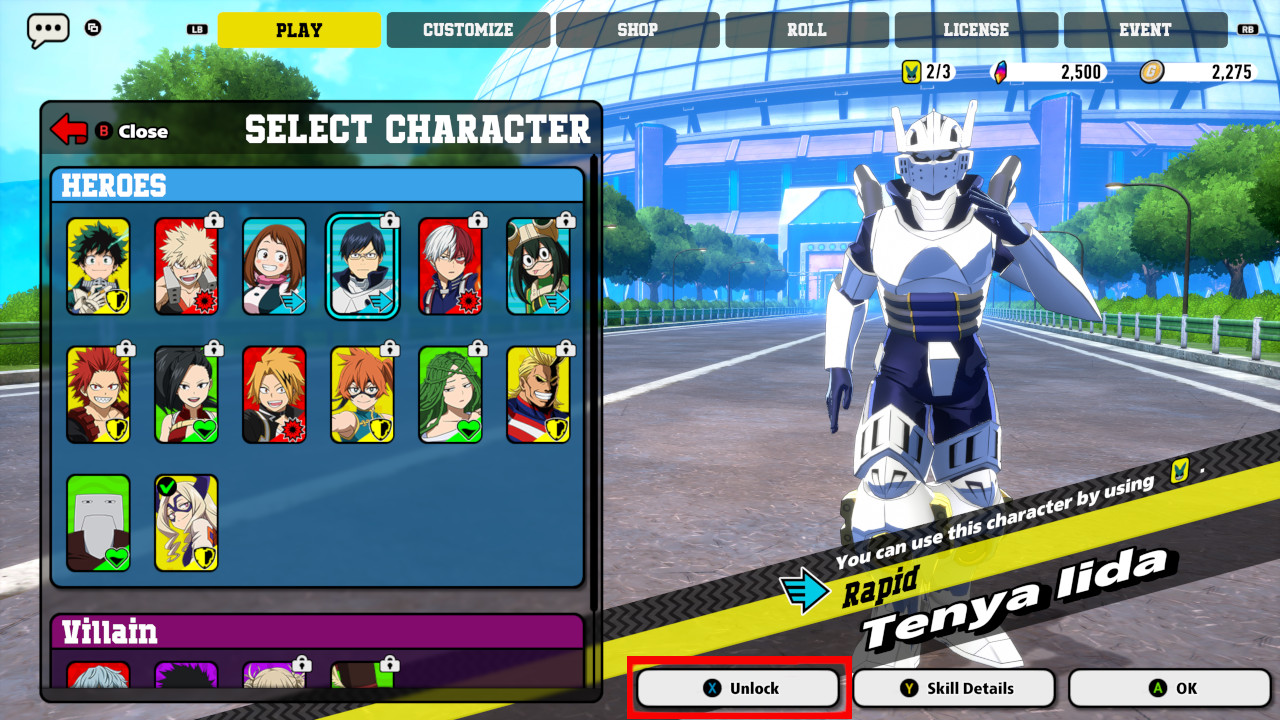Viewport: 1280px width, 720px height.
Task: Select Izuku Midoriya's character portrait
Action: (97, 264)
